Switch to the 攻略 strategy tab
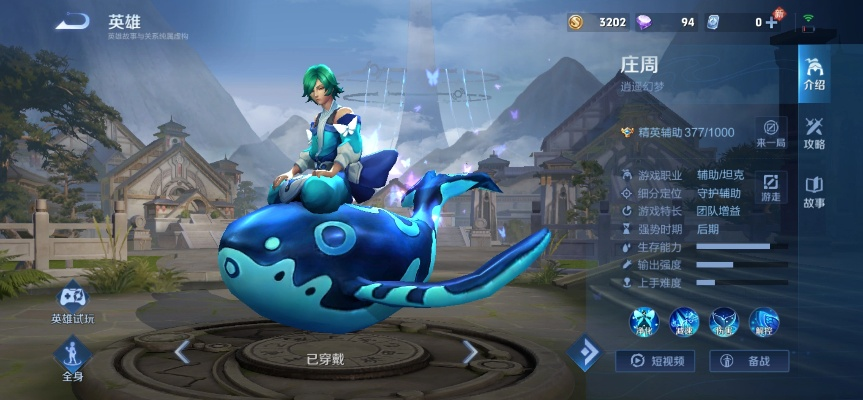 tap(814, 131)
